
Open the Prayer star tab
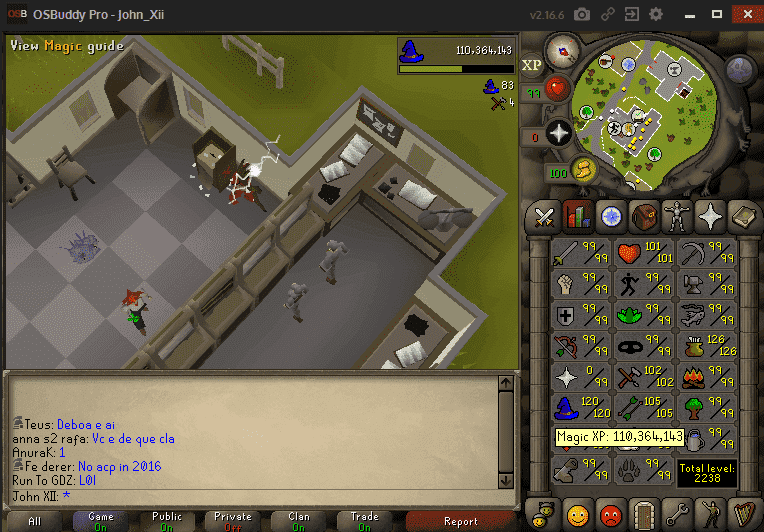711,216
